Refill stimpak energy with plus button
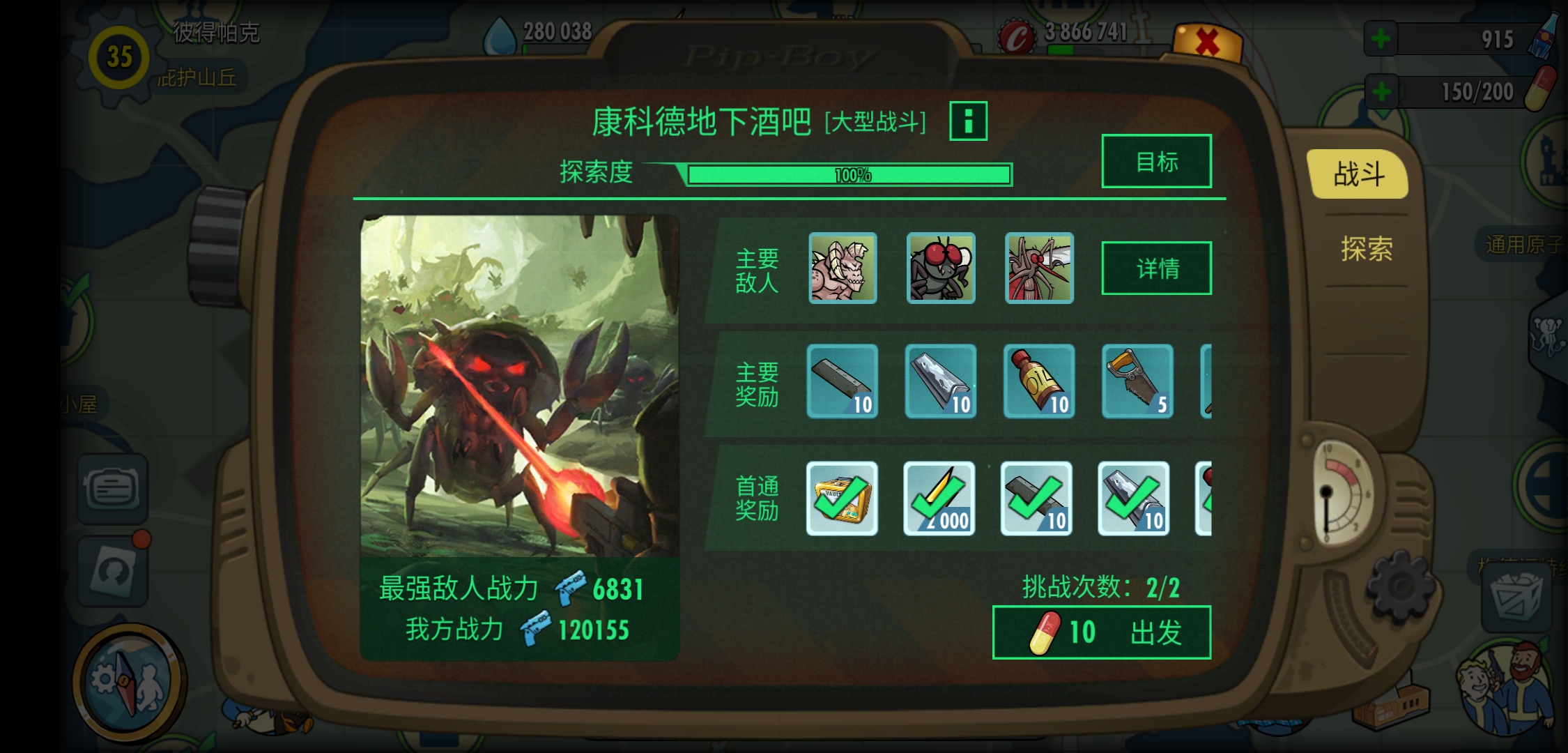 [x=1381, y=91]
